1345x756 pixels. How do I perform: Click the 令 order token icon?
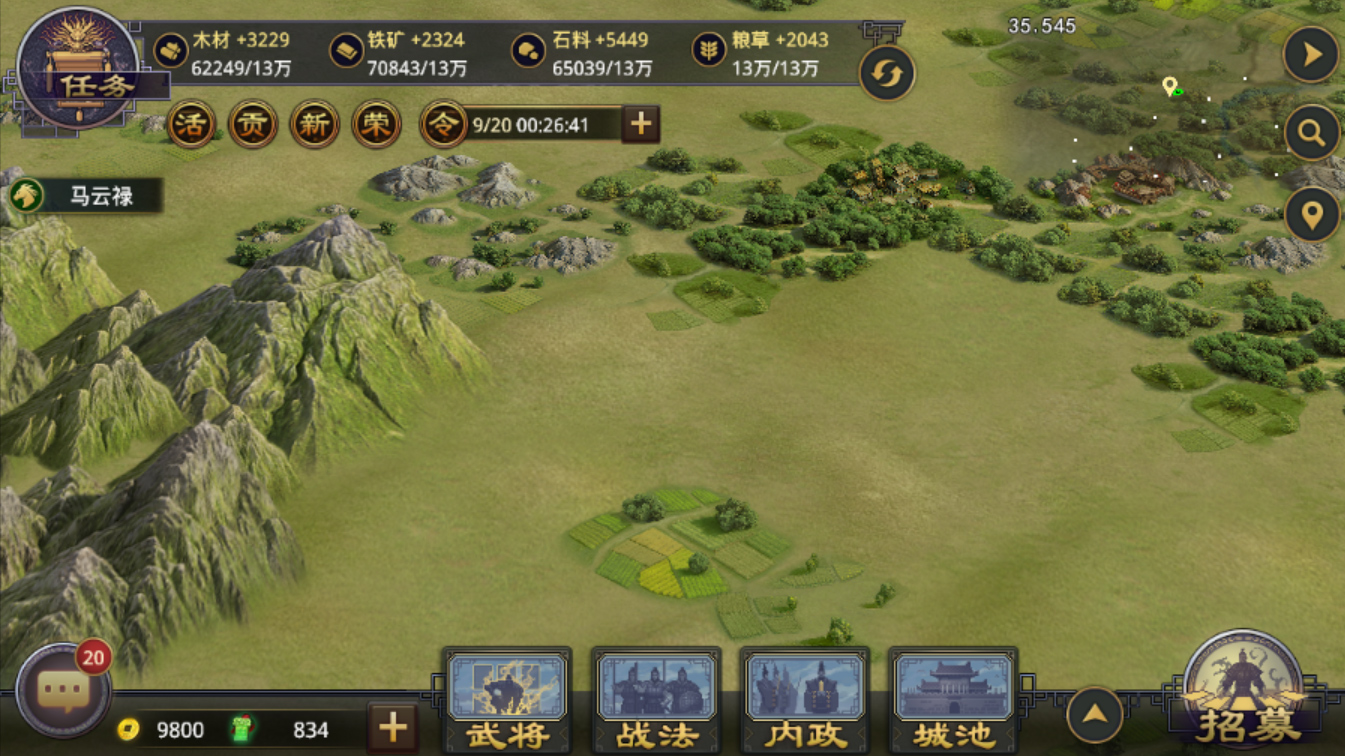(x=443, y=125)
